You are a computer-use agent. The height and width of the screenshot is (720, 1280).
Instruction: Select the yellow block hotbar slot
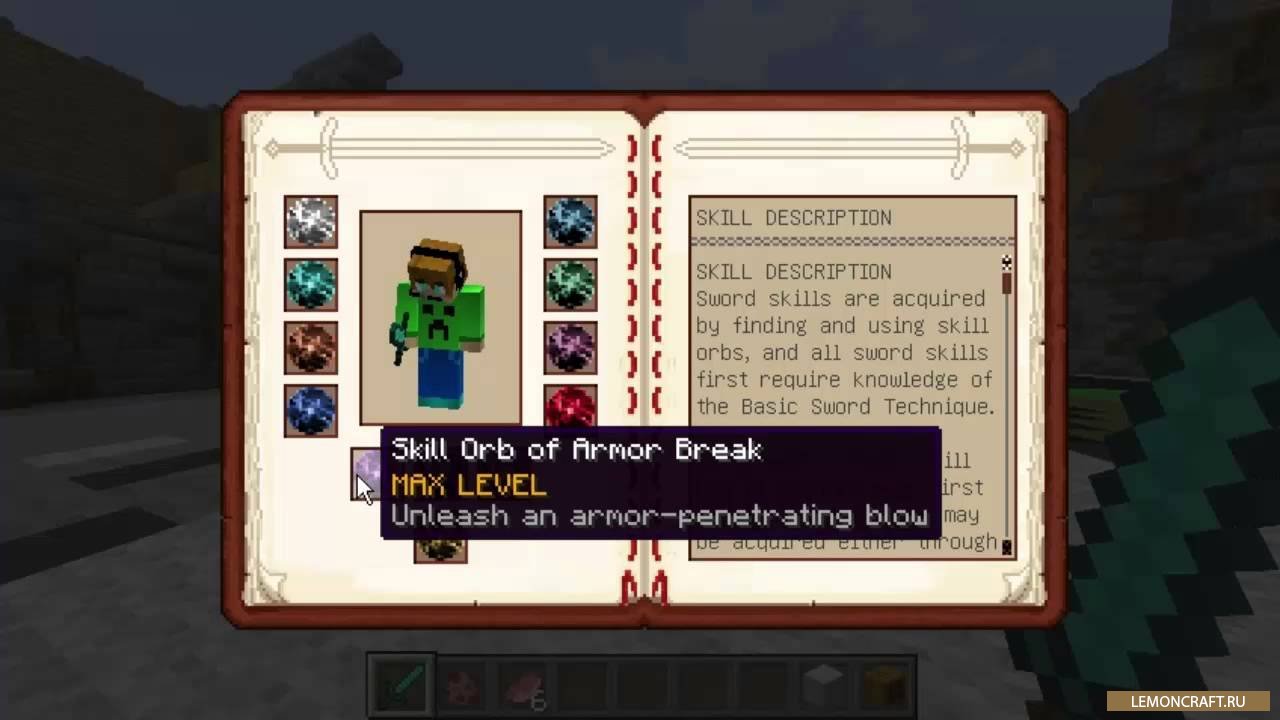[x=884, y=686]
